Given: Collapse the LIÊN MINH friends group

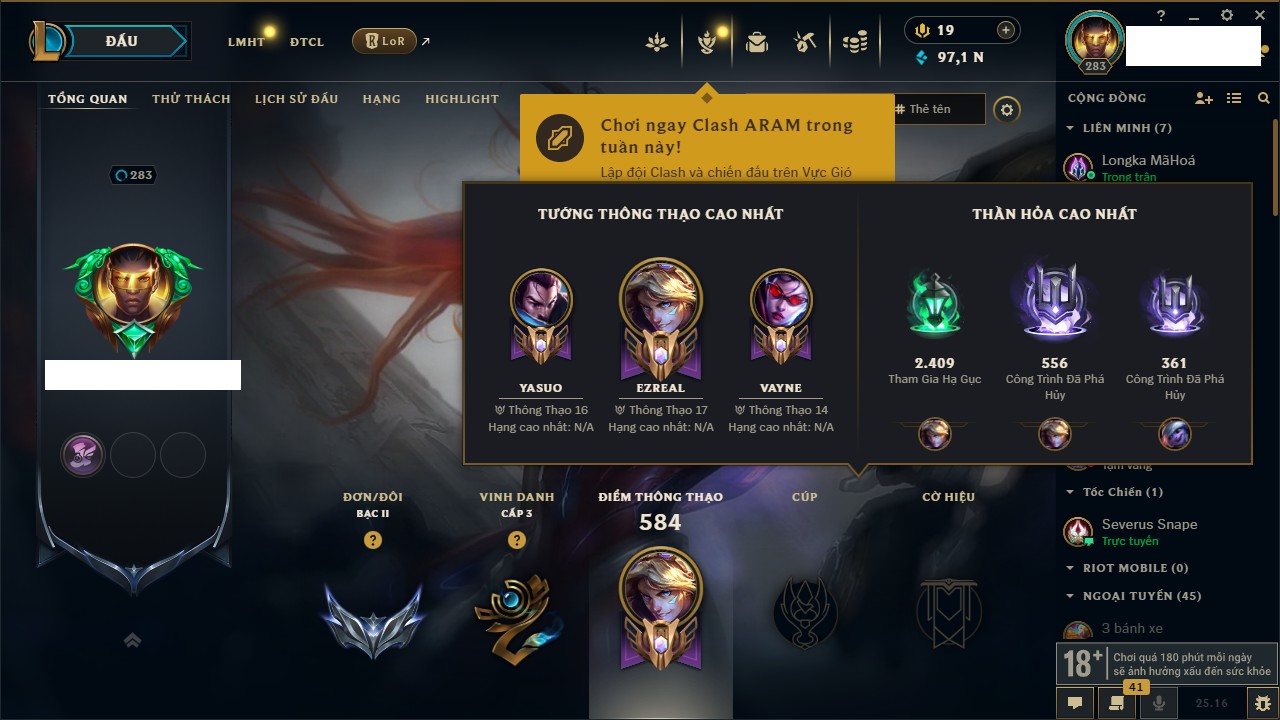Looking at the screenshot, I should [x=1070, y=128].
